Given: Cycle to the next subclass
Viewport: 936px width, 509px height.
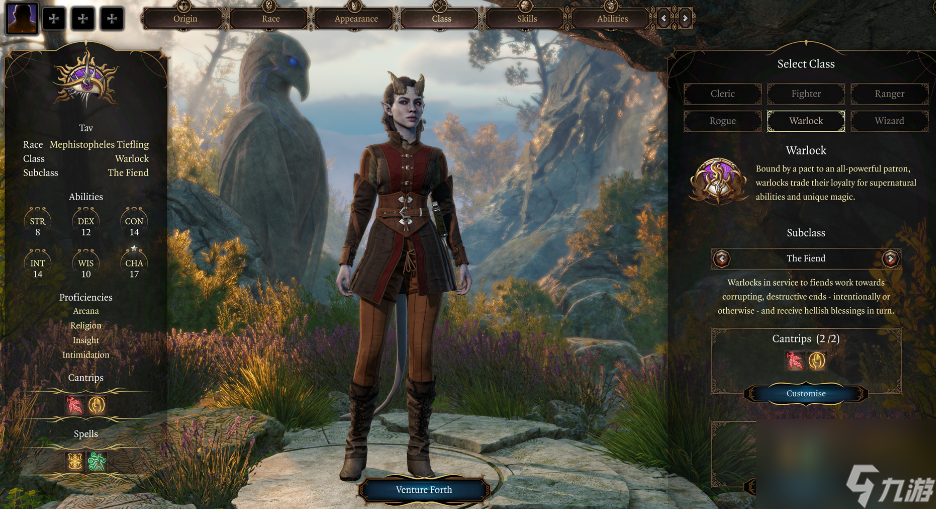Looking at the screenshot, I should pyautogui.click(x=890, y=259).
